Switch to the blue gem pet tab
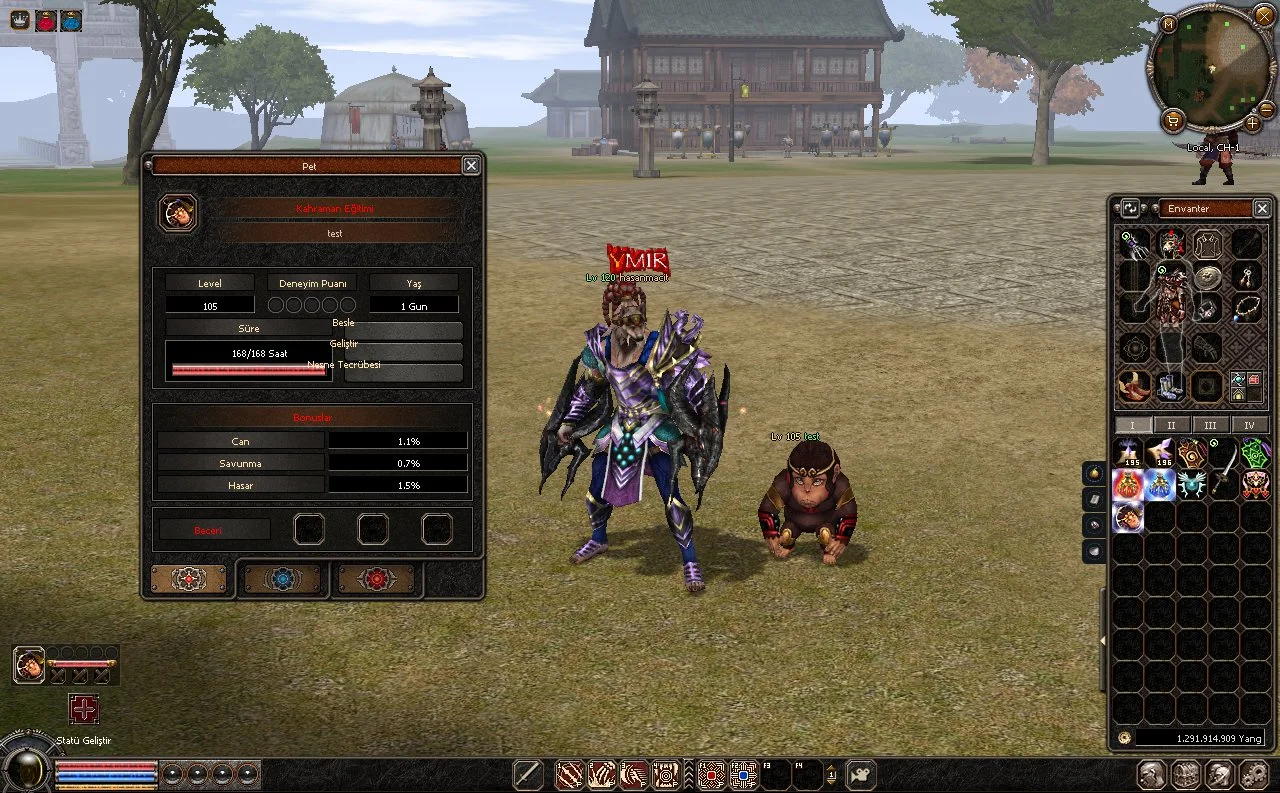The image size is (1280, 793). click(x=282, y=579)
